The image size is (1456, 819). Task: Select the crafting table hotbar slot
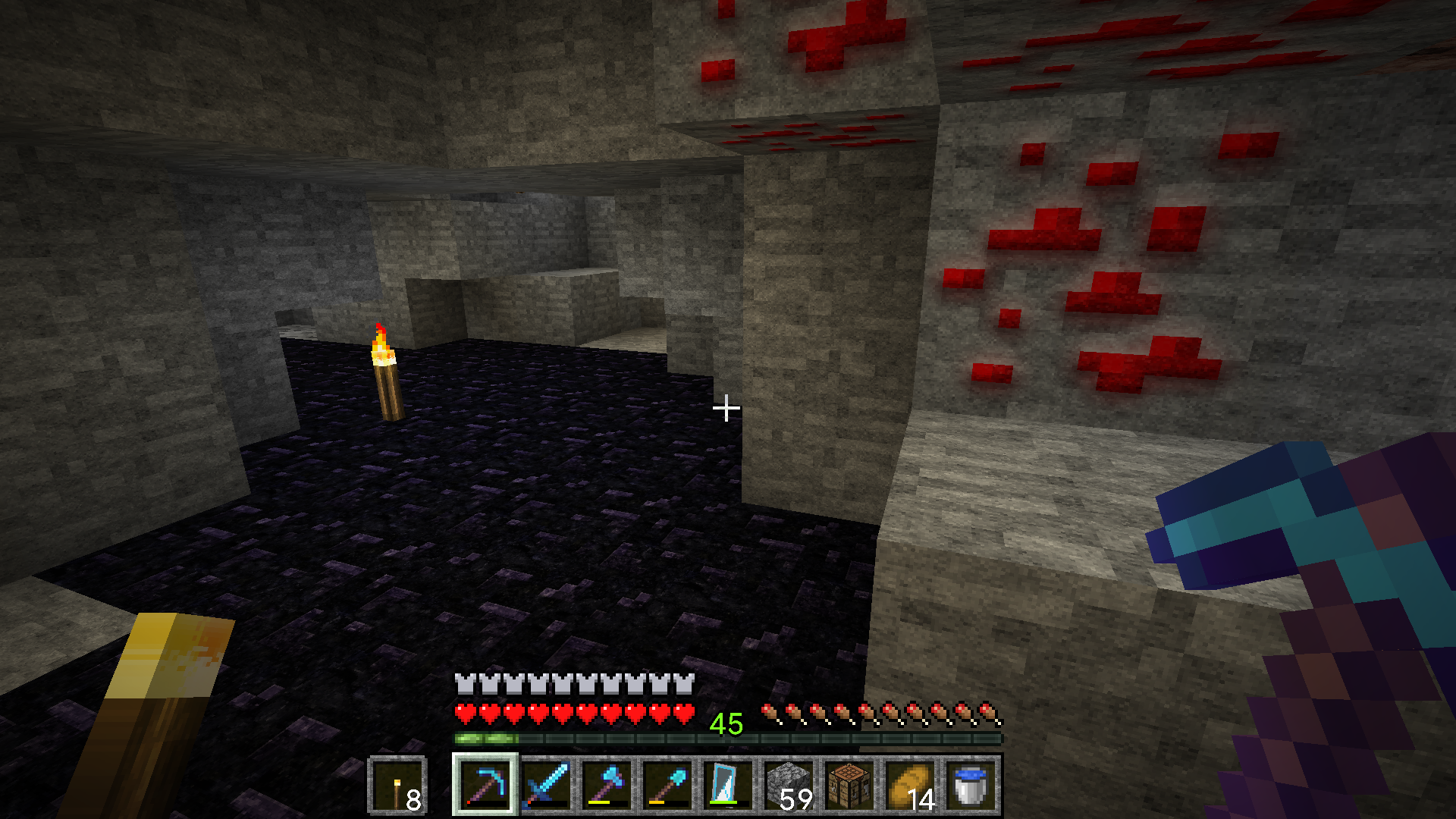tap(849, 786)
